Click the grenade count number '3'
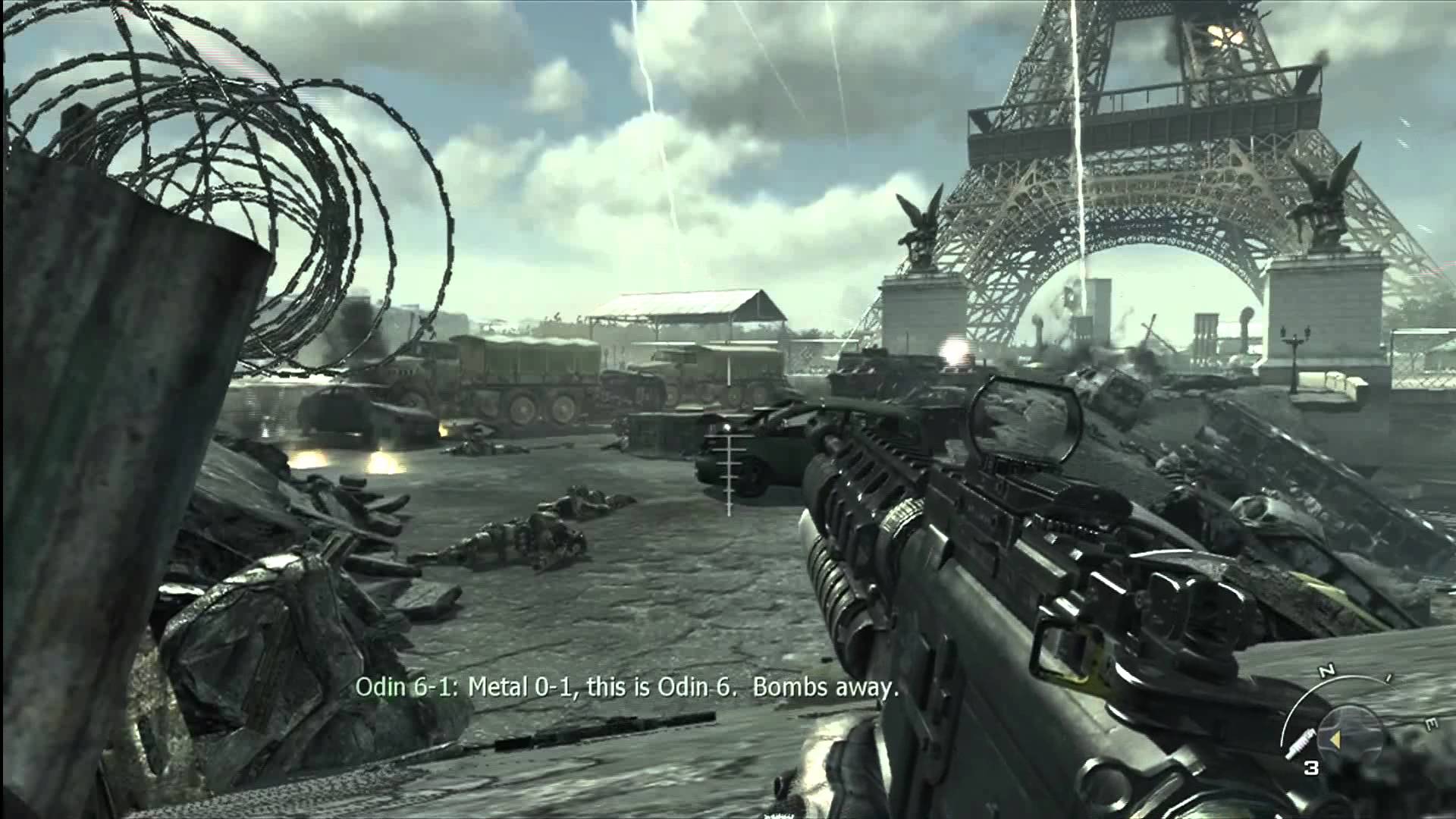This screenshot has height=819, width=1456. [x=1311, y=767]
